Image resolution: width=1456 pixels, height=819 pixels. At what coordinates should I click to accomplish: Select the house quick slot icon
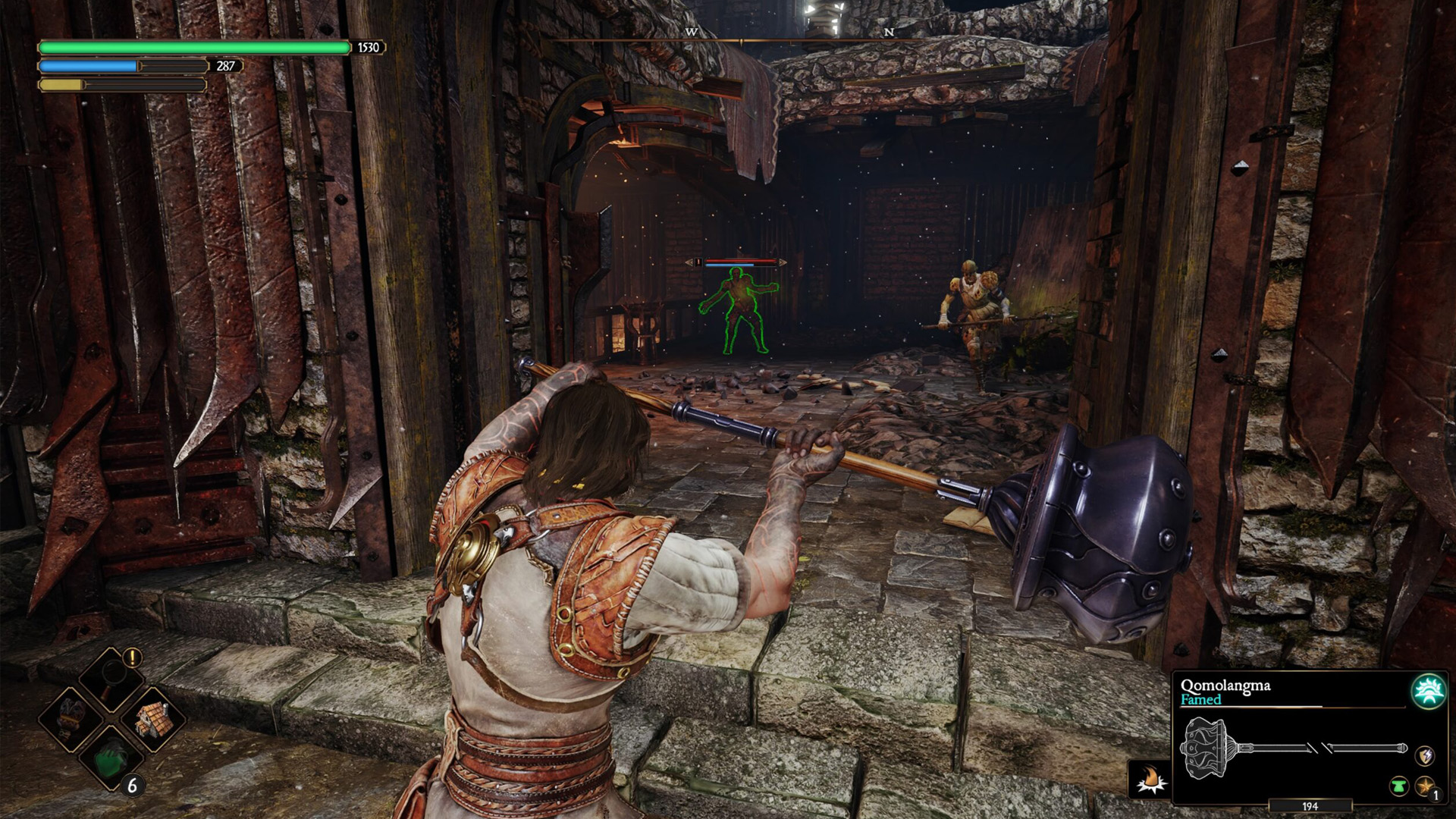154,720
